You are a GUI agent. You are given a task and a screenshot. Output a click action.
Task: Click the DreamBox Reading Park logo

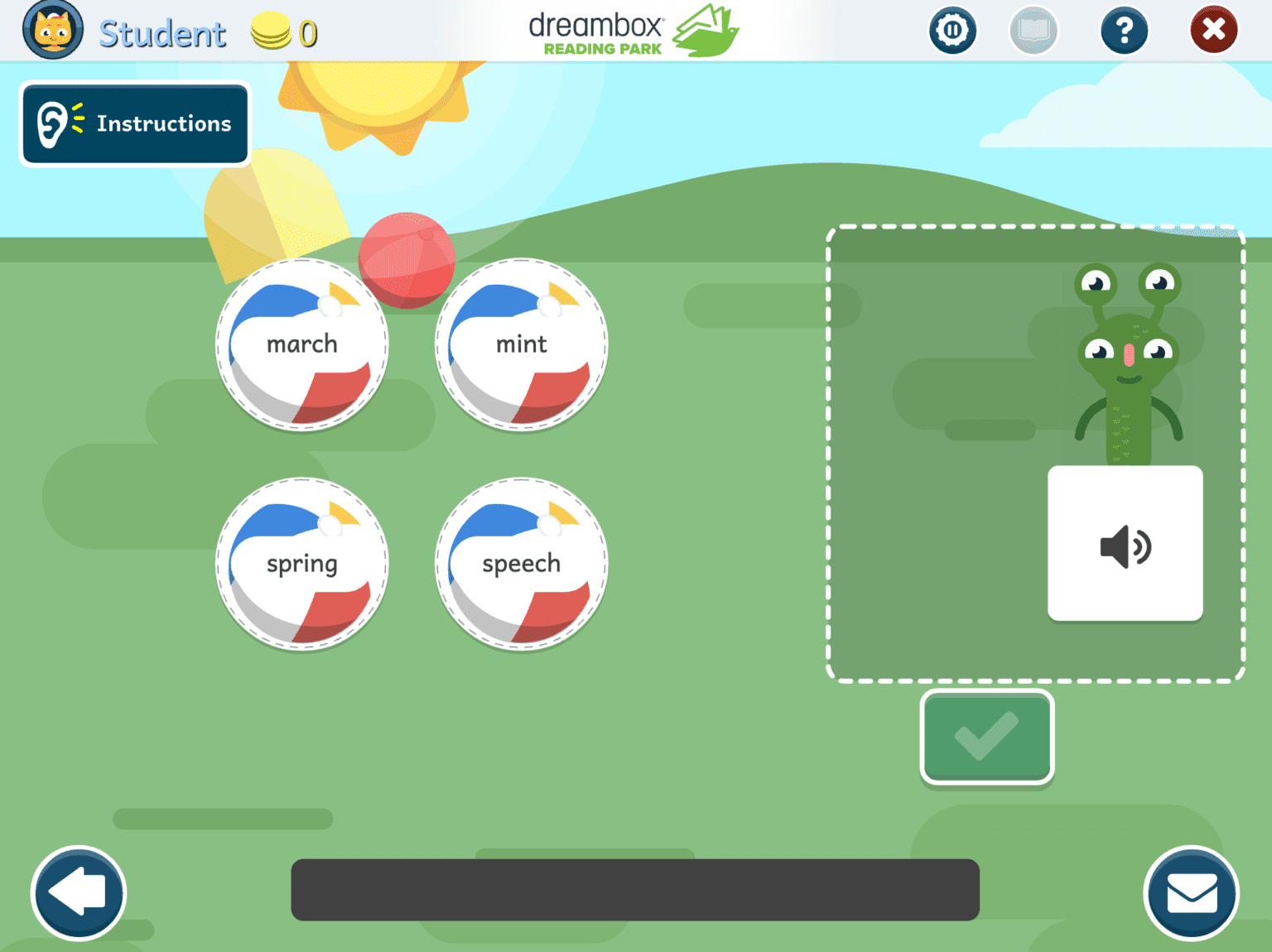(x=632, y=30)
